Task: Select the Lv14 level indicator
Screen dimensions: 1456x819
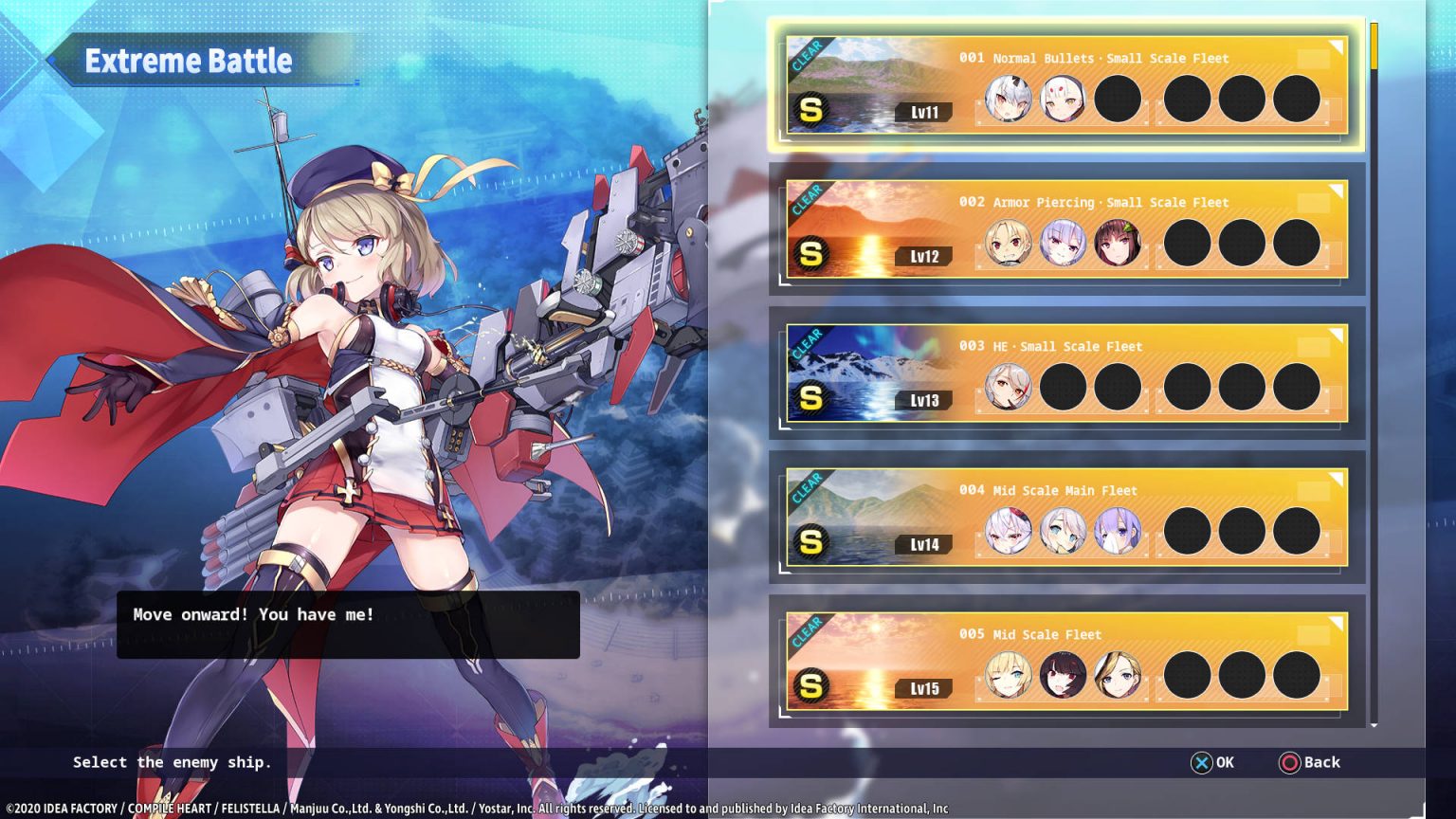Action: pos(921,544)
